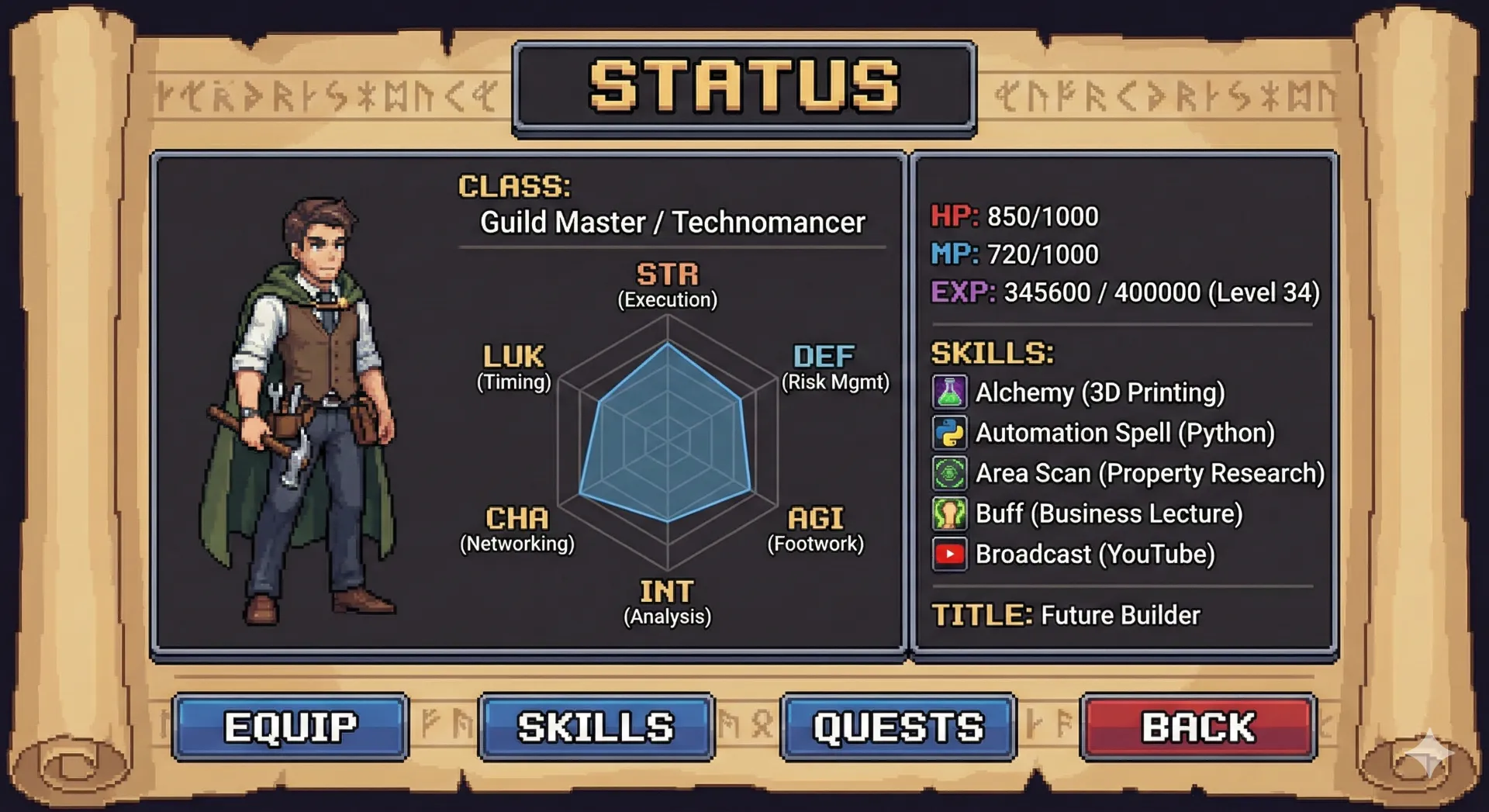This screenshot has width=1489, height=812.
Task: Select the Area Scan green radar icon
Action: 949,473
